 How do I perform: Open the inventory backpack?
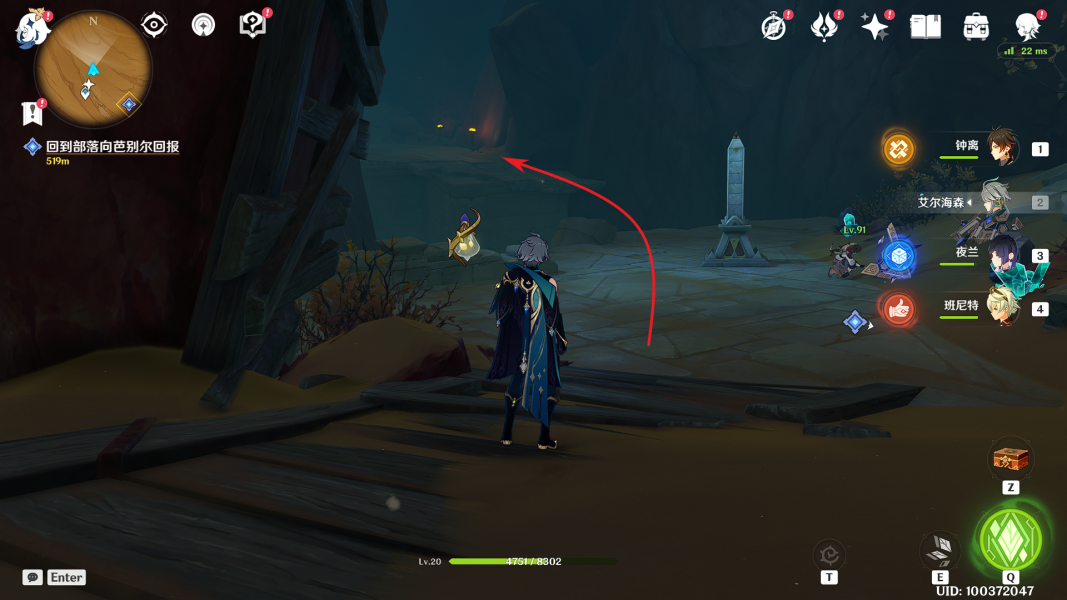pyautogui.click(x=976, y=27)
